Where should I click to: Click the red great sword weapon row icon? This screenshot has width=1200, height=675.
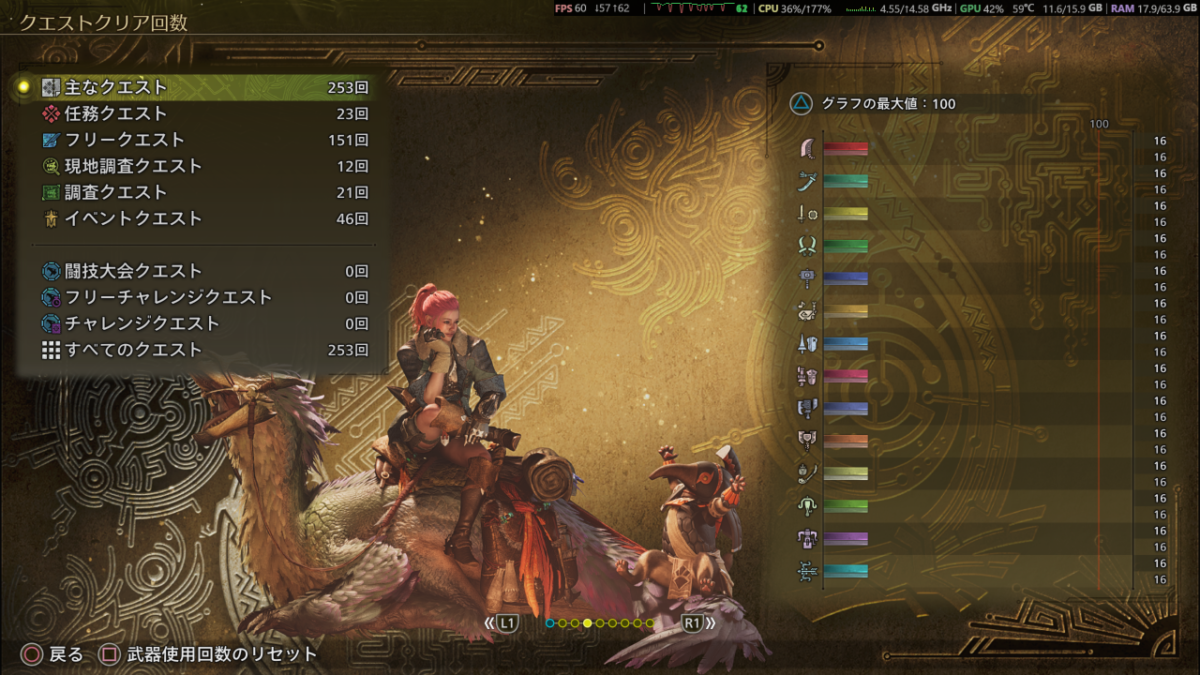809,148
